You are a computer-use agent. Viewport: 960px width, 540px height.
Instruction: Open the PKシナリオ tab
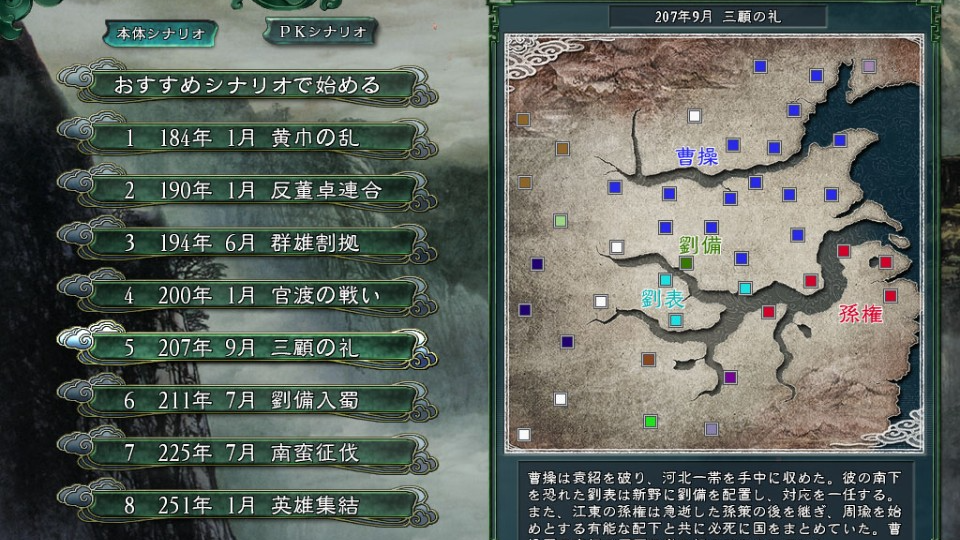(319, 31)
